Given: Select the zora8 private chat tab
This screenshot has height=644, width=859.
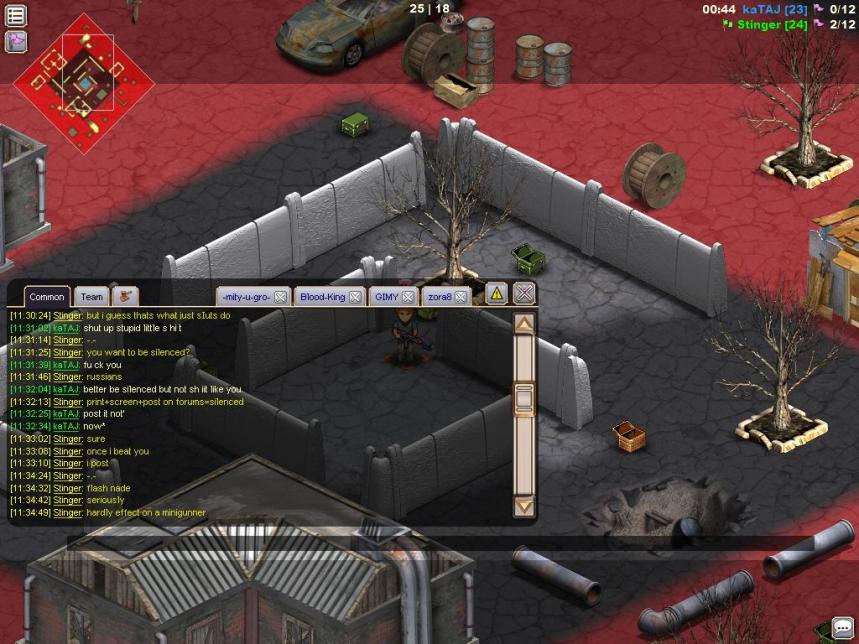Looking at the screenshot, I should point(439,297).
